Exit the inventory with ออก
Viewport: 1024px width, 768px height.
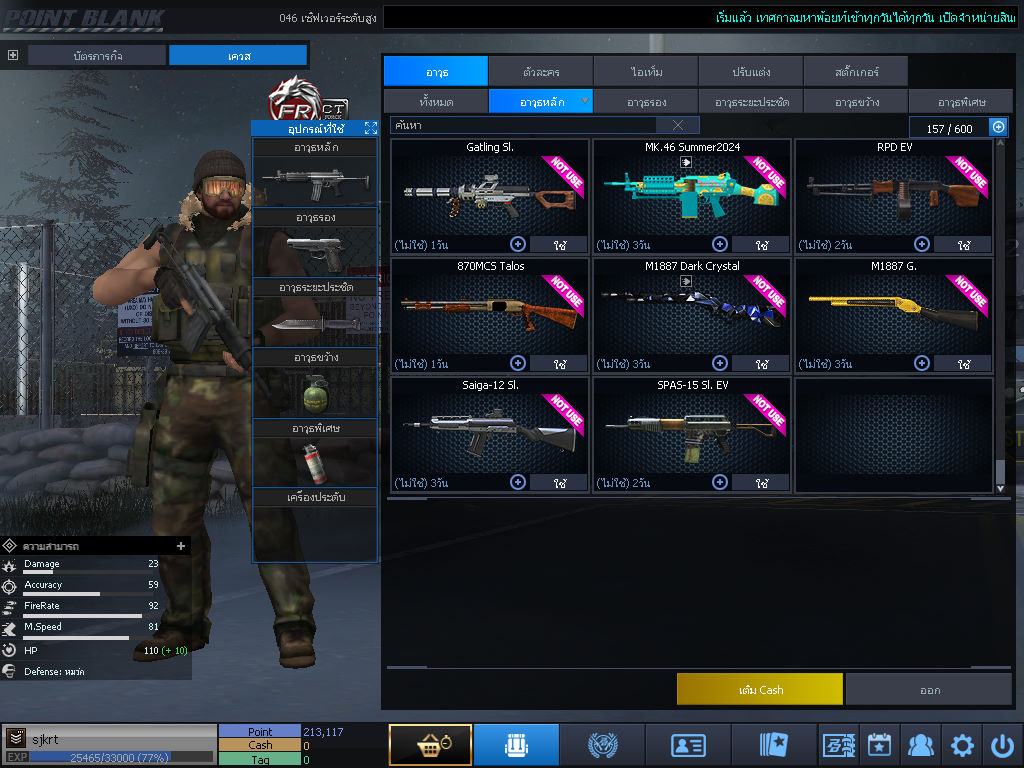tap(929, 690)
